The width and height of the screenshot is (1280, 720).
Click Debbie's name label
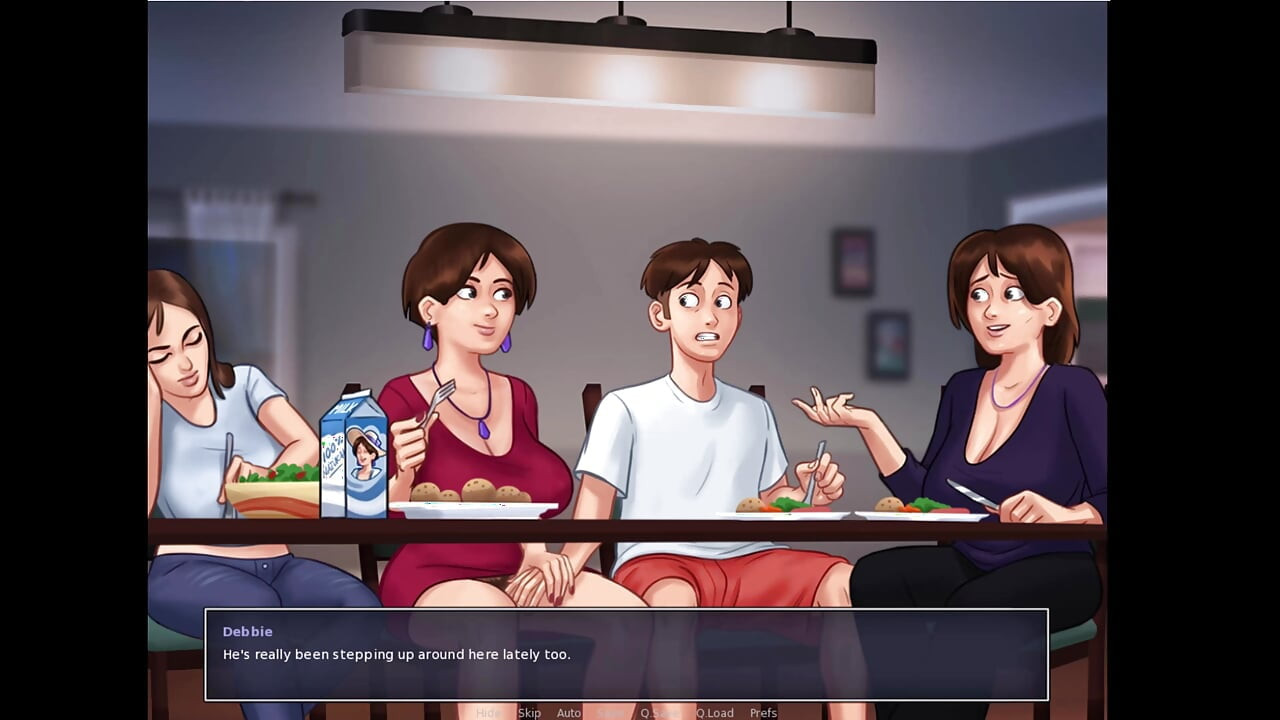coord(247,631)
